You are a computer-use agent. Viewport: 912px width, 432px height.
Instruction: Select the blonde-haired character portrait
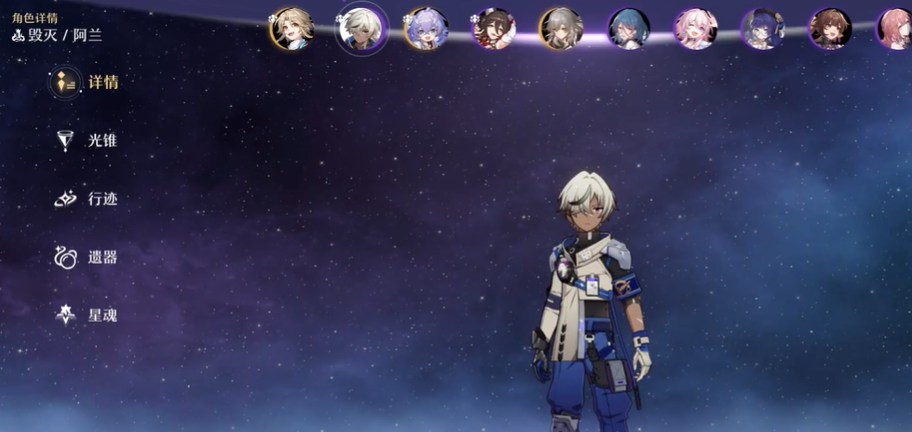(291, 29)
